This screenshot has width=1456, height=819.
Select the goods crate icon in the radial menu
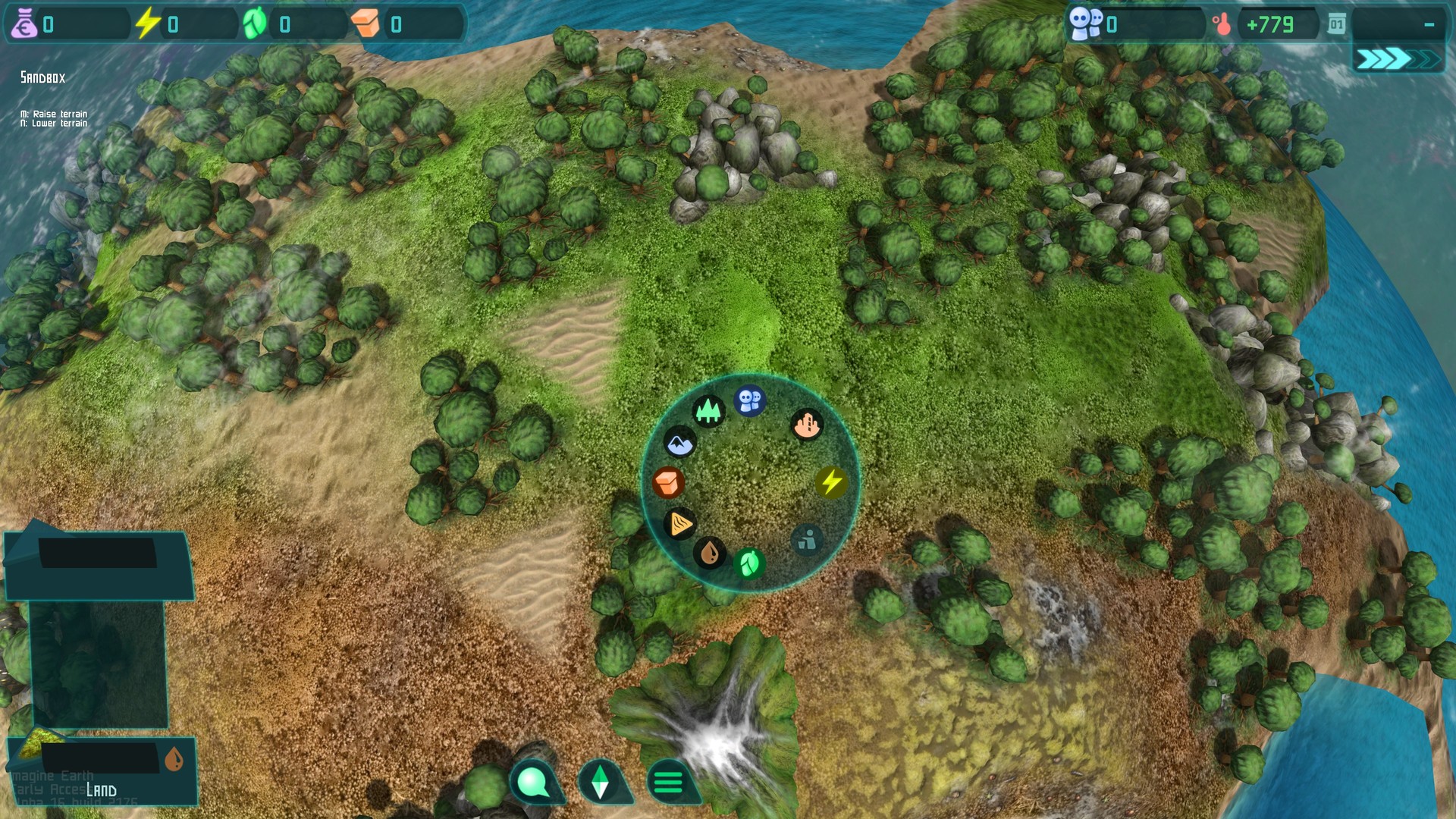(667, 481)
